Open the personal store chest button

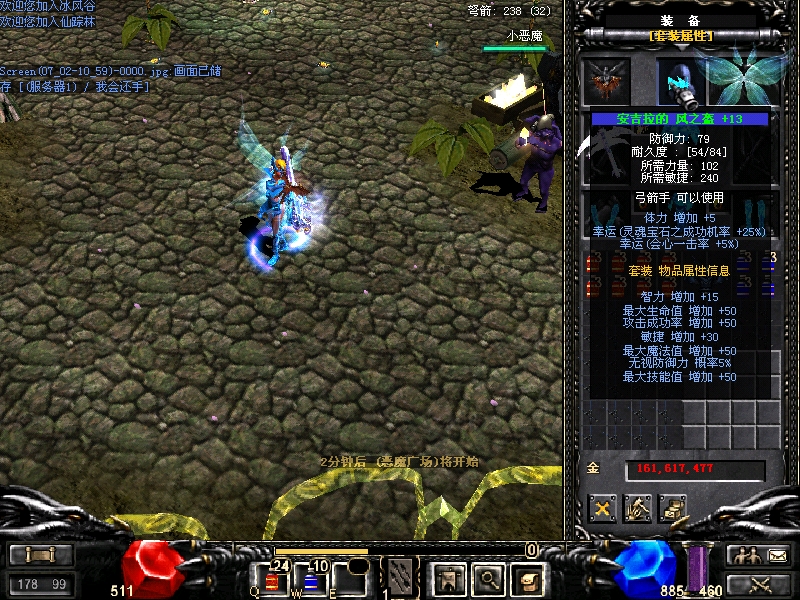point(672,508)
